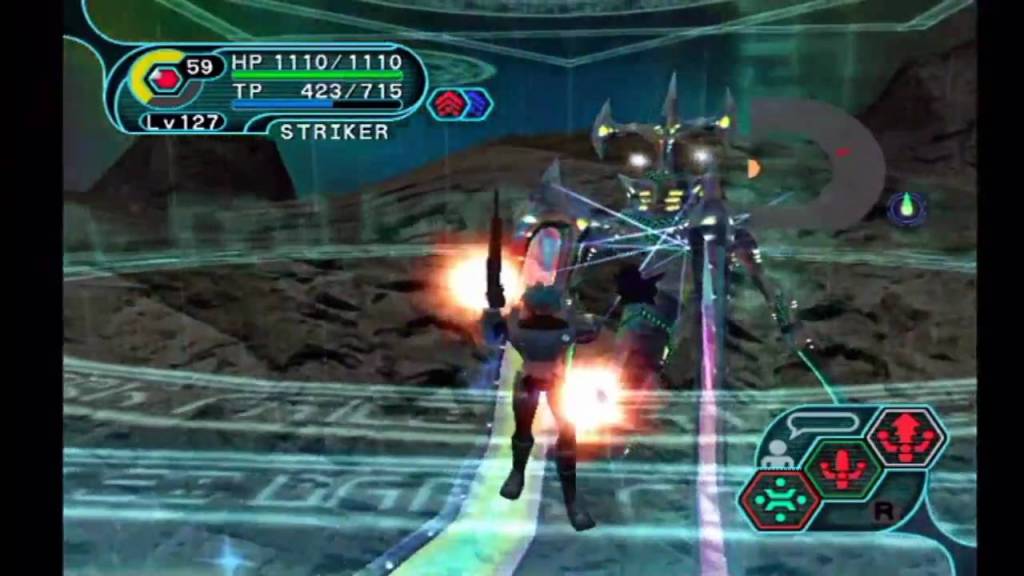Click the blue defense boost buff icon
Viewport: 1024px width, 576px height.
[x=474, y=102]
